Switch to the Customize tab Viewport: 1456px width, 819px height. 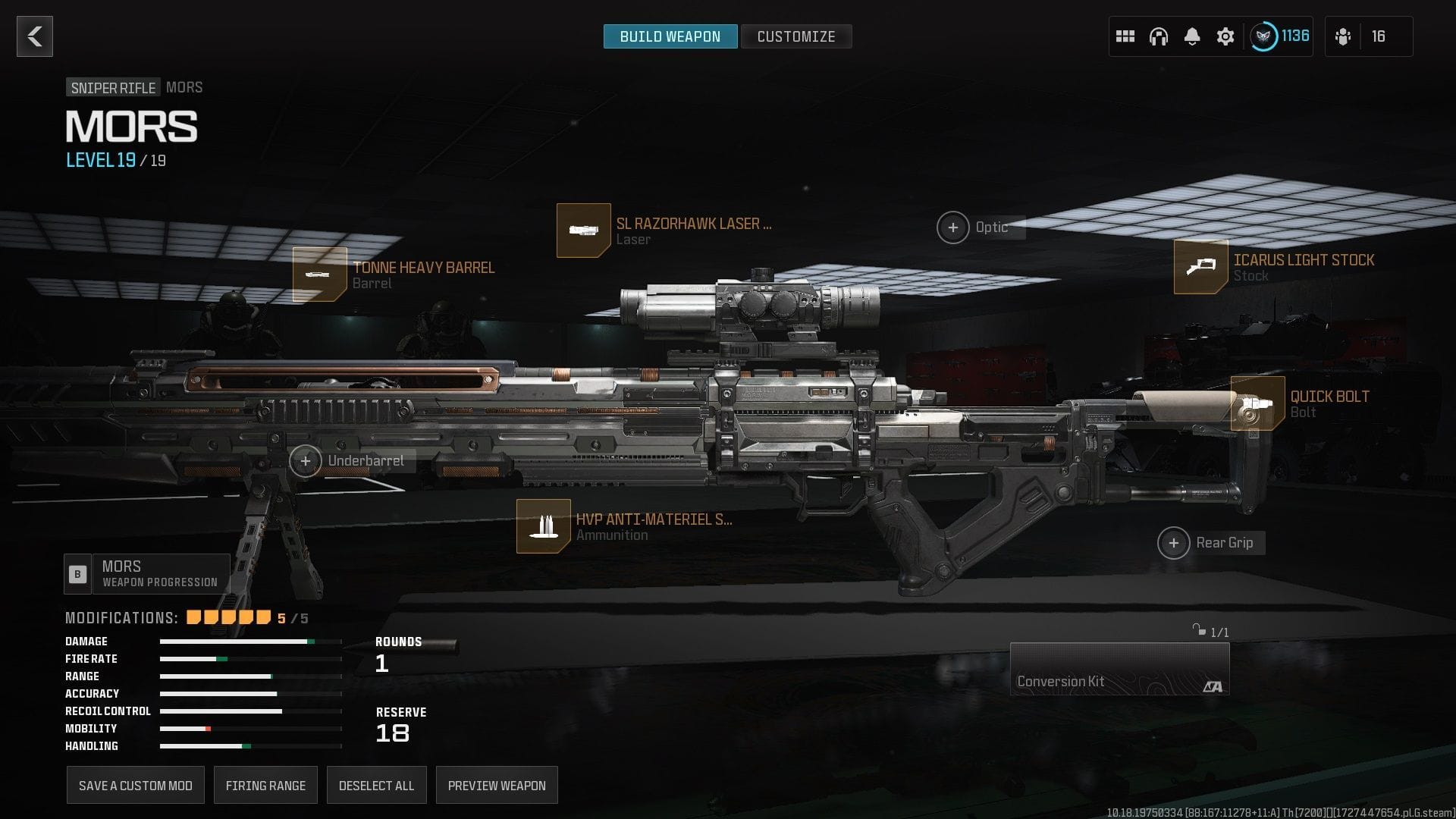[795, 36]
